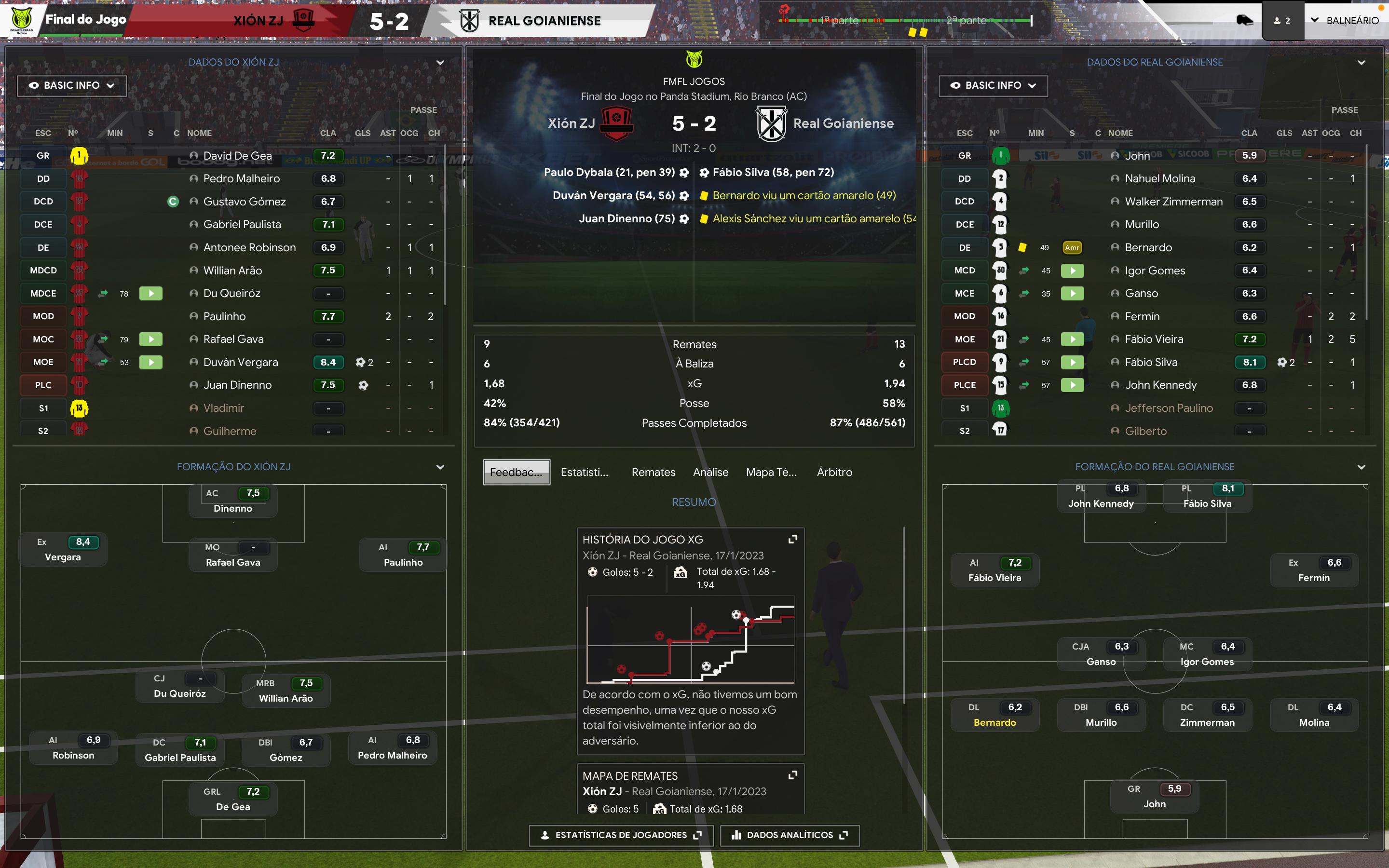Open the Balneário dropdown
1389x868 pixels.
tap(1344, 21)
